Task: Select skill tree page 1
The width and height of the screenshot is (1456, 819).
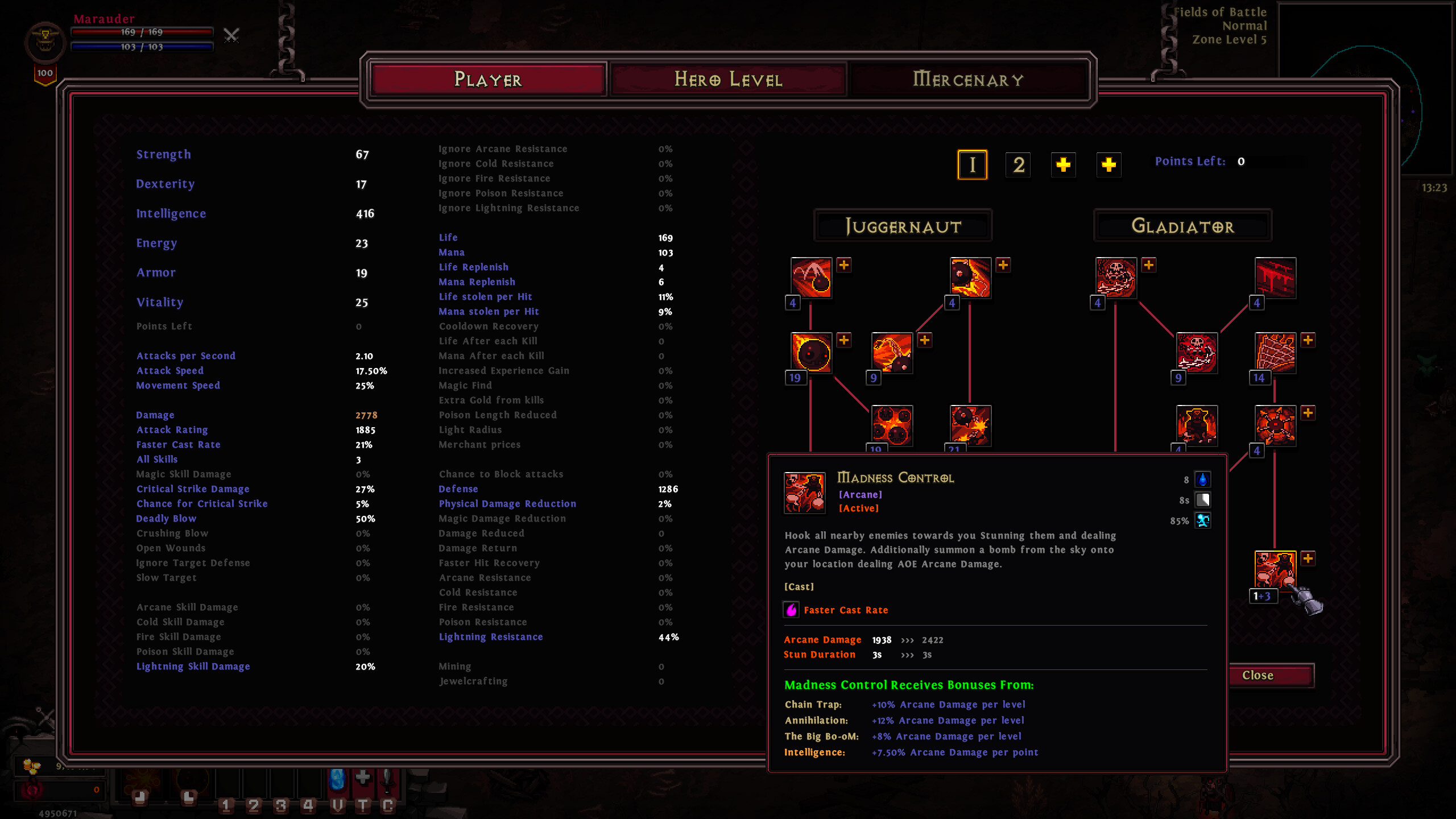Action: (973, 165)
